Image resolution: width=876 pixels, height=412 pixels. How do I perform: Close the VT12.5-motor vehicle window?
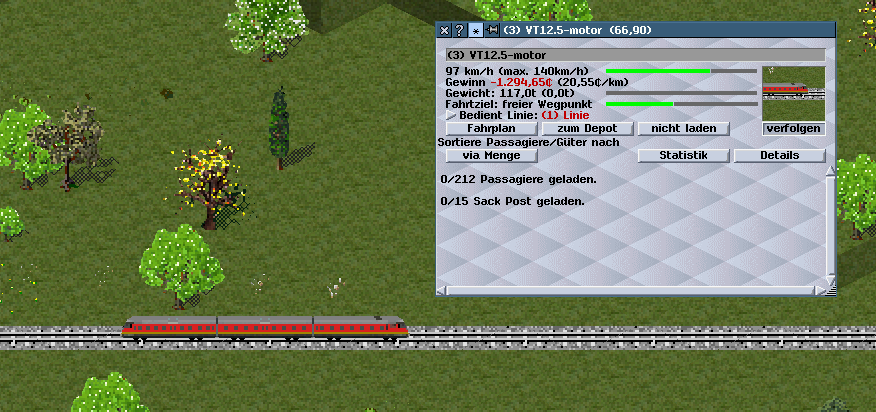coord(445,31)
